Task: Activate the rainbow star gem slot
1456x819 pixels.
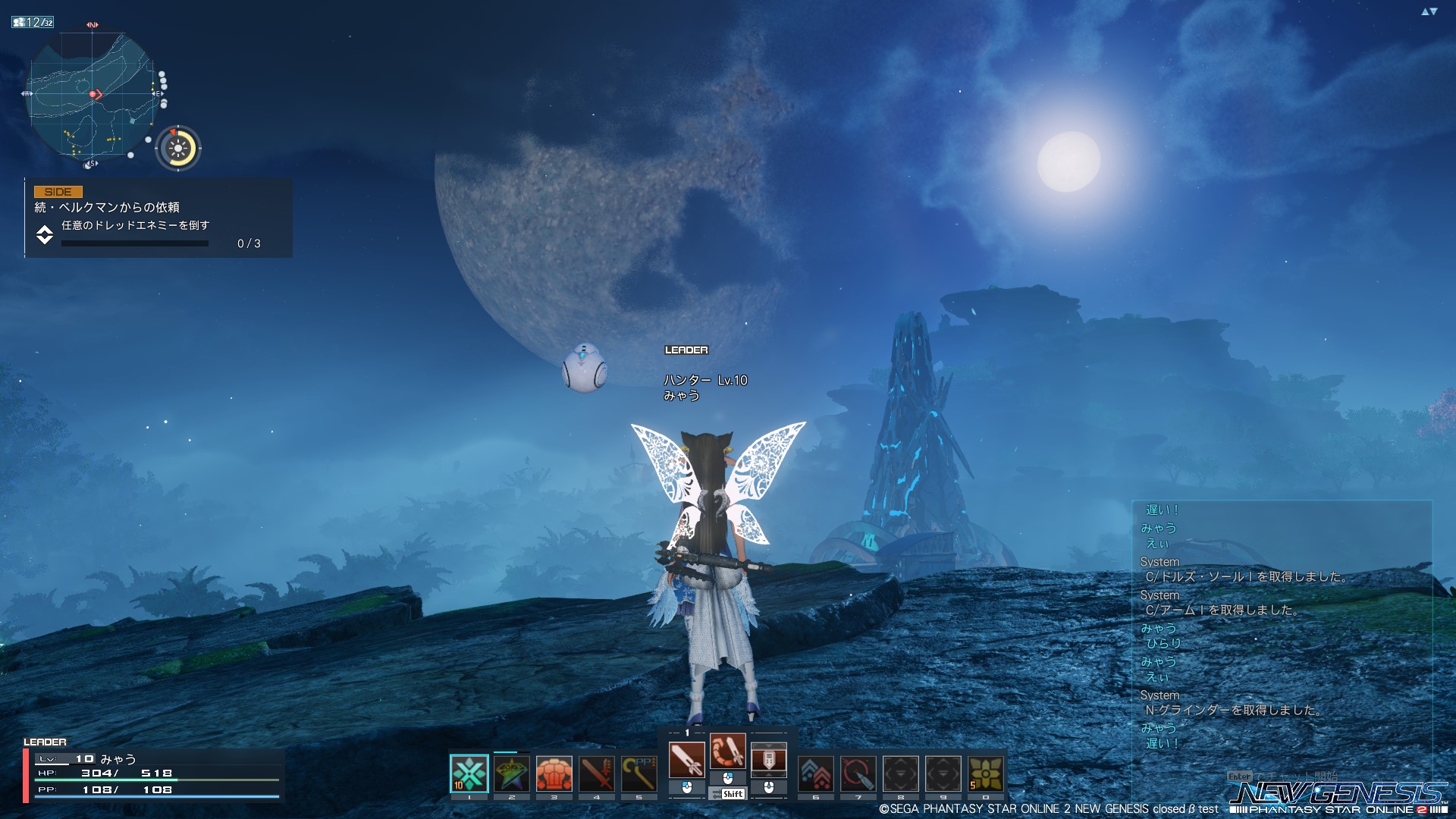Action: tap(512, 773)
